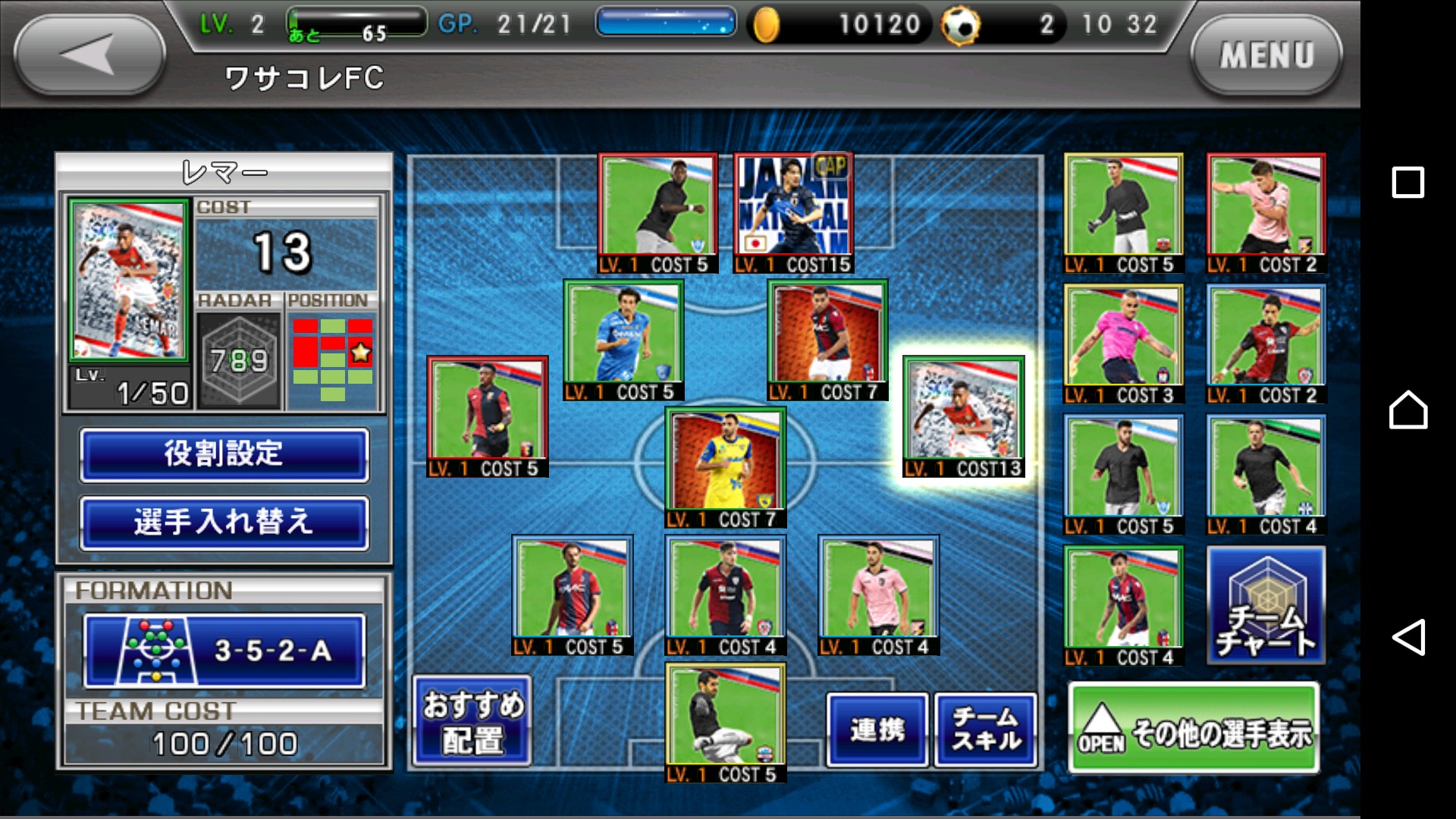1456x819 pixels.
Task: Show チームスキル team skills
Action: click(986, 730)
